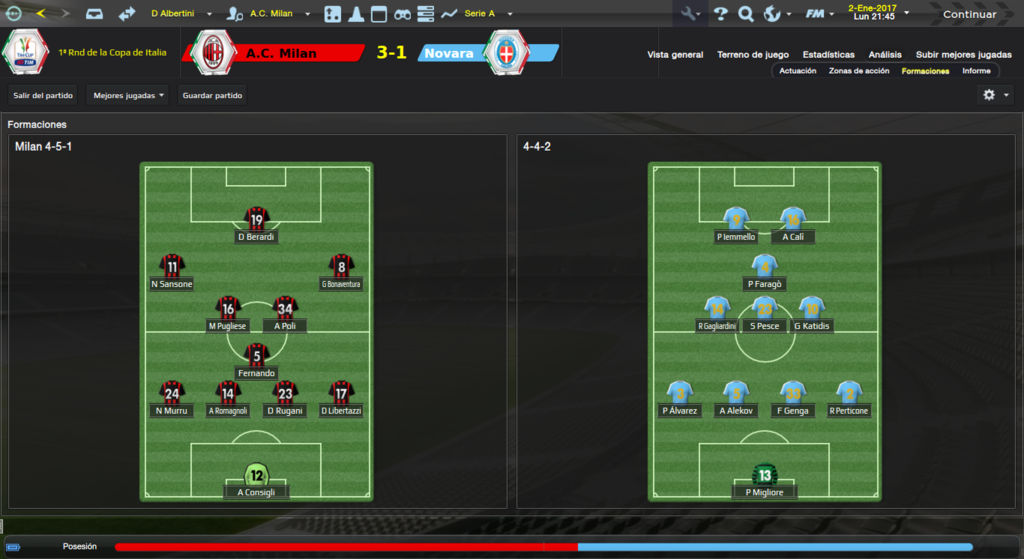Open the A.C. Milan club menu
Viewport: 1024px width, 559px height.
(x=270, y=14)
